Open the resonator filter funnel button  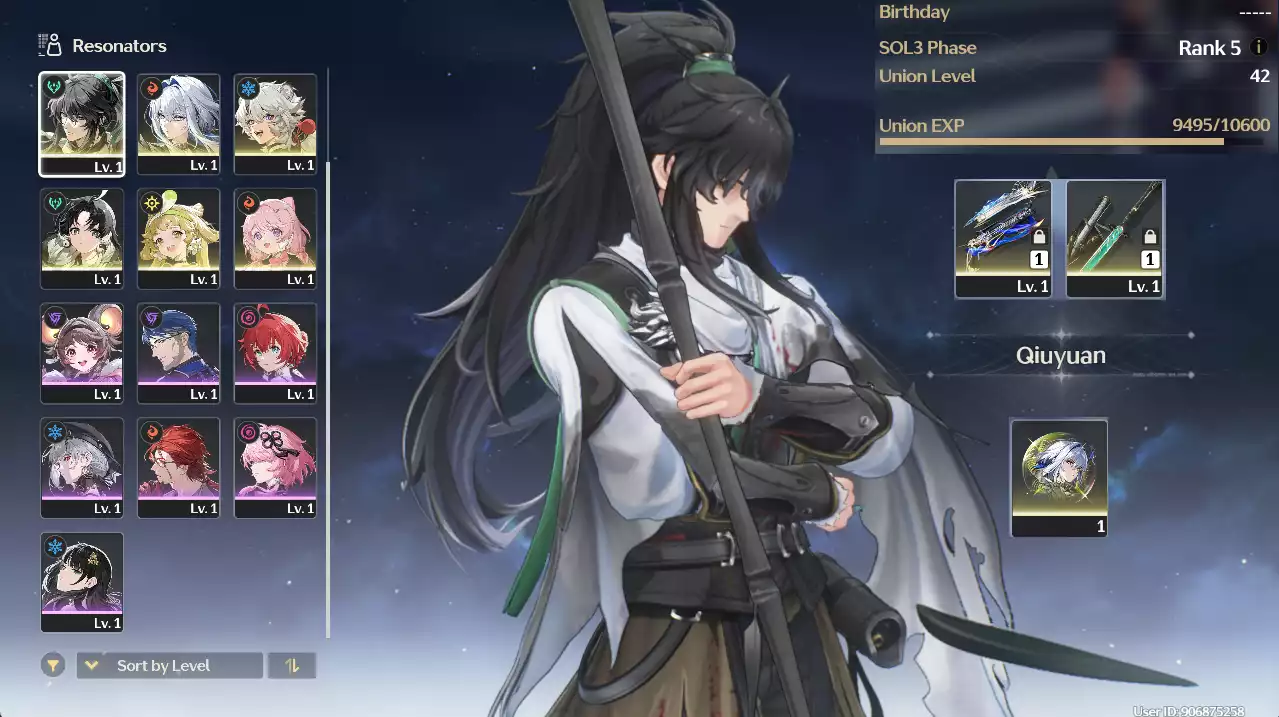point(53,665)
